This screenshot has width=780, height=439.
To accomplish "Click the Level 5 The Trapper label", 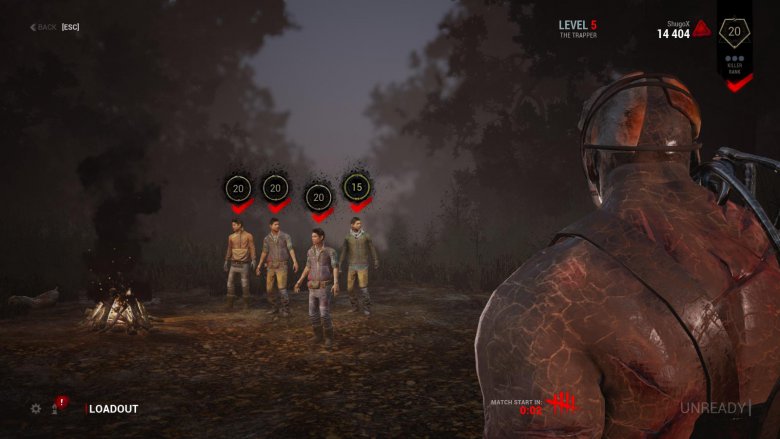I will [x=578, y=28].
